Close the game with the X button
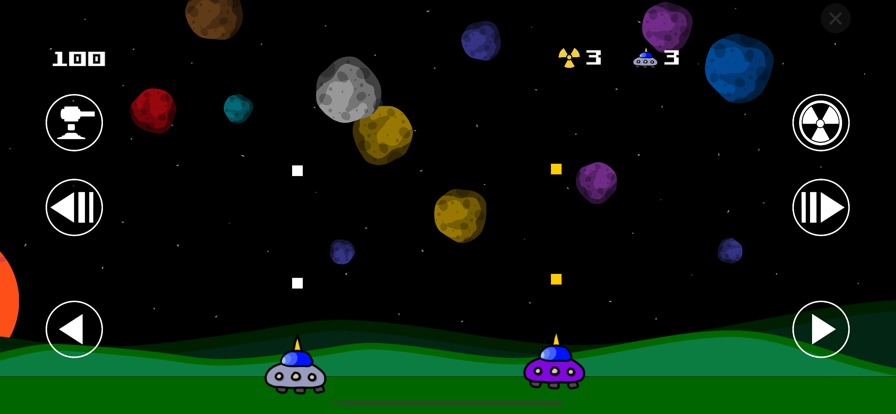 pyautogui.click(x=835, y=18)
